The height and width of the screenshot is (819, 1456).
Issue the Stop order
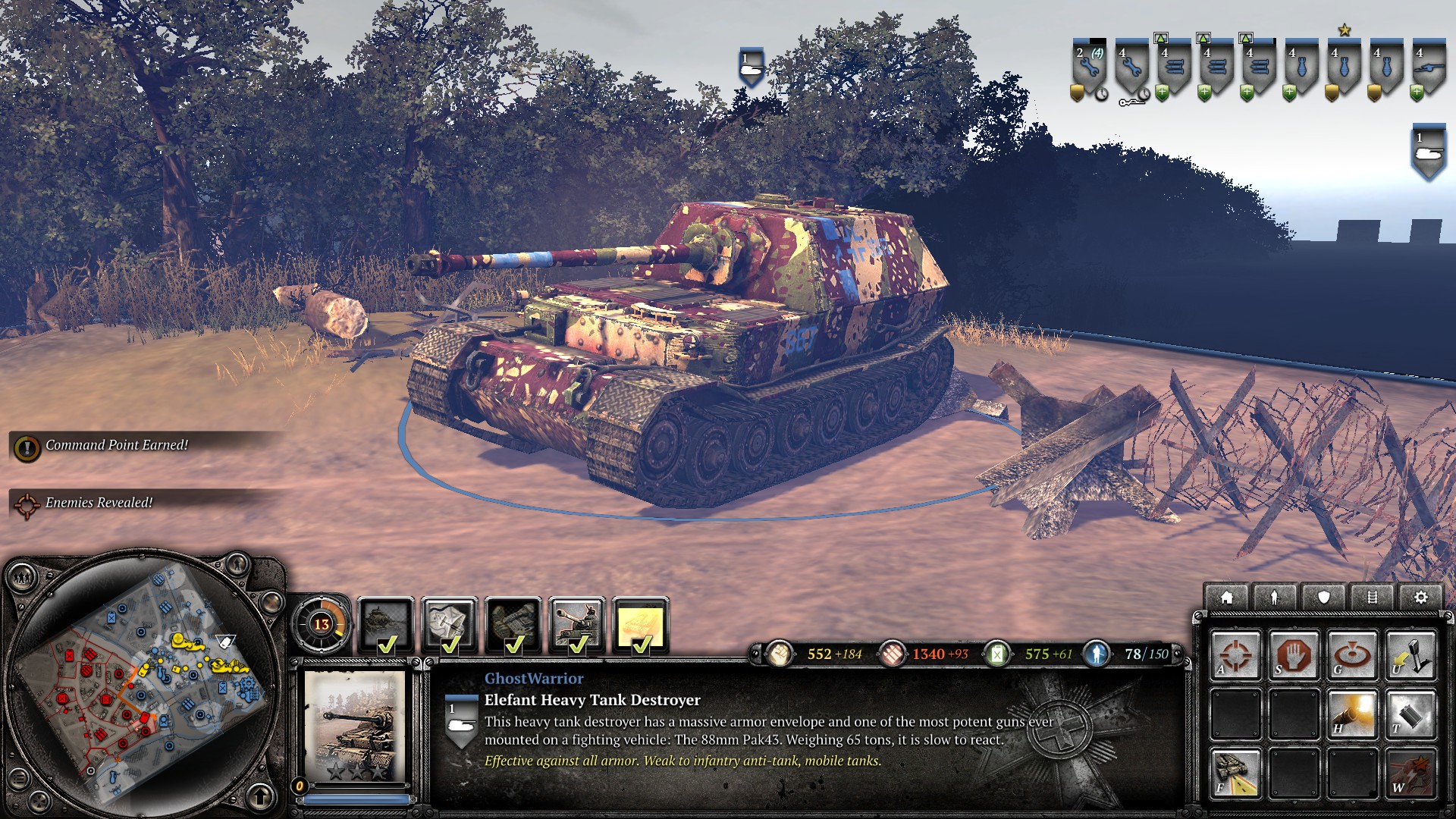click(1294, 655)
